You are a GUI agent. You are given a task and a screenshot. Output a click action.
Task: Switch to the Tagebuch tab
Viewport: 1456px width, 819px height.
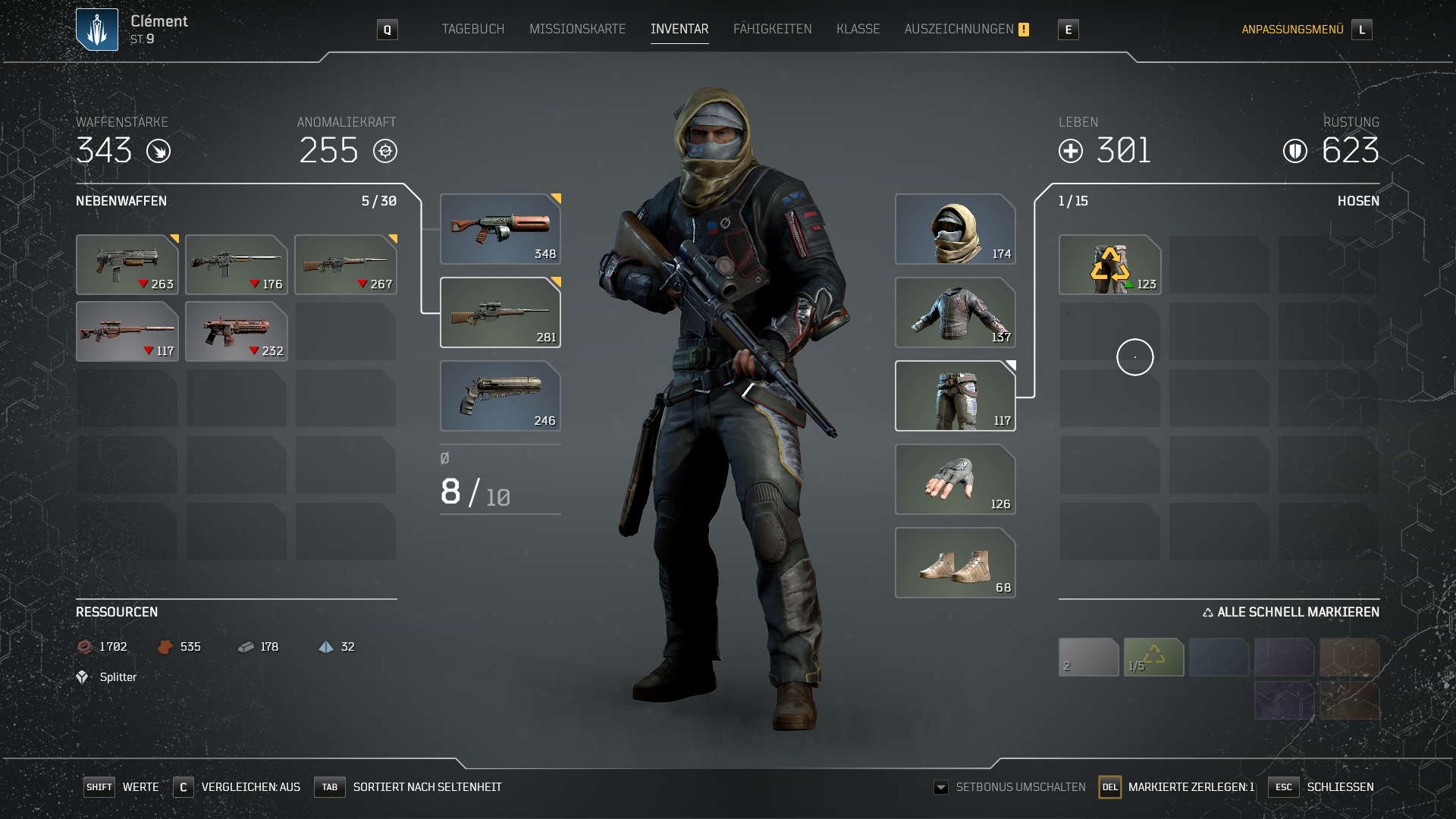pyautogui.click(x=472, y=29)
